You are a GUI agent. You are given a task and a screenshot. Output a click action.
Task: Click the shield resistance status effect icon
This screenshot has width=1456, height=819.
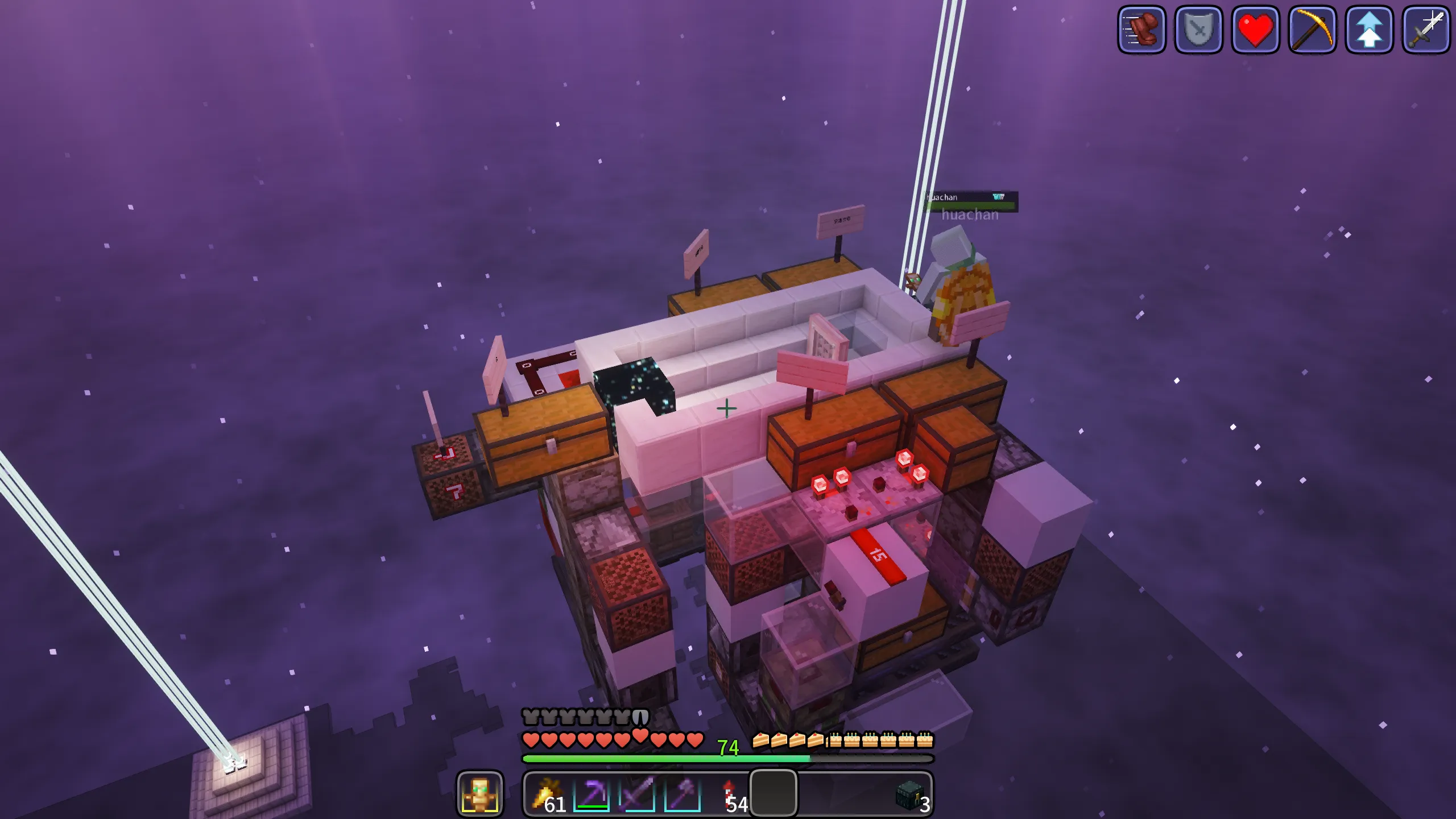(x=1198, y=30)
